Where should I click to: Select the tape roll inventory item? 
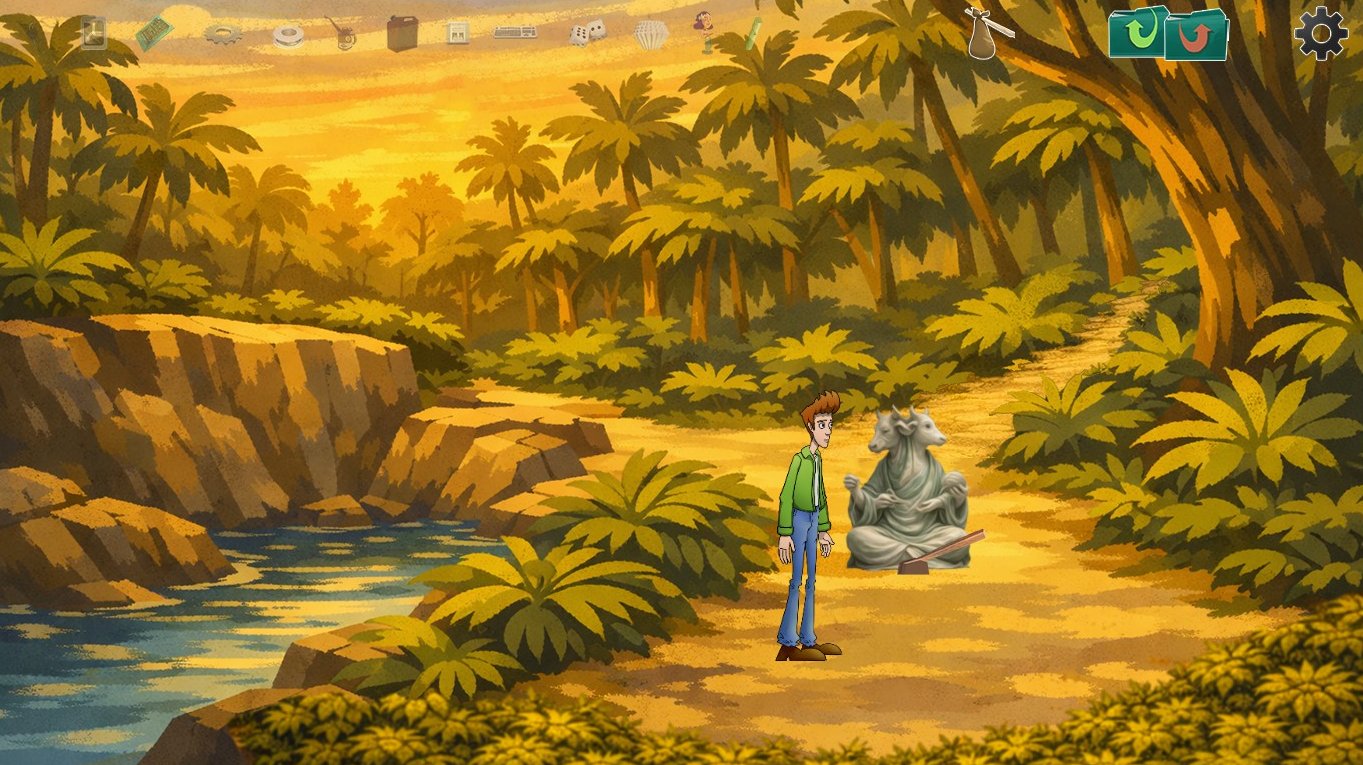pos(289,36)
